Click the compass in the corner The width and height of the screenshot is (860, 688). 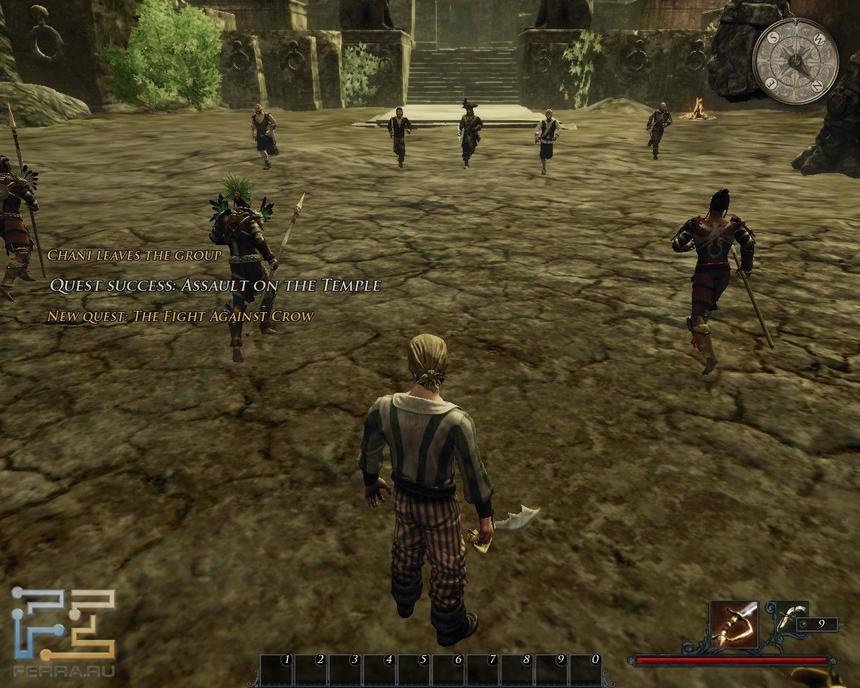(795, 60)
